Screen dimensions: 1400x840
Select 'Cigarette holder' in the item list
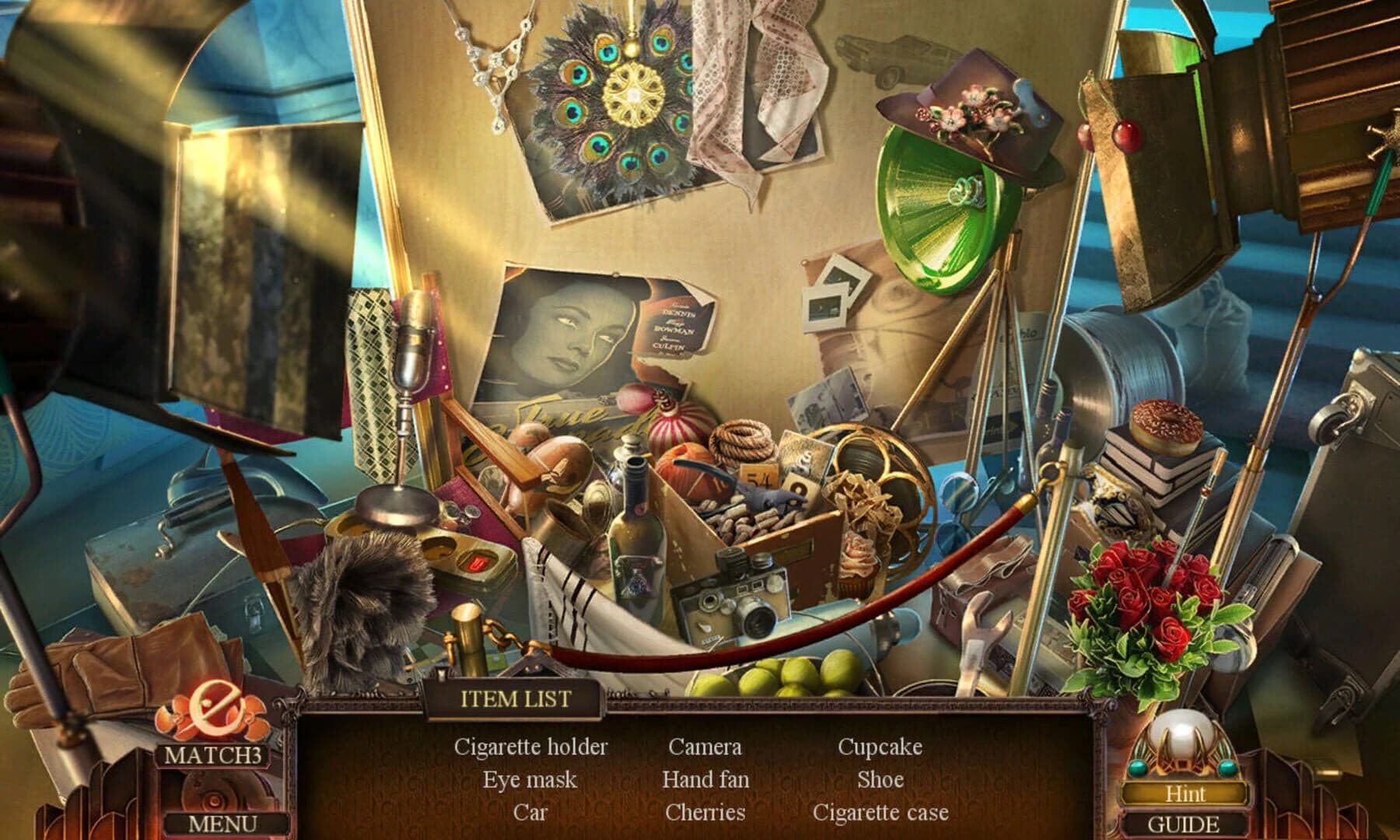click(534, 746)
